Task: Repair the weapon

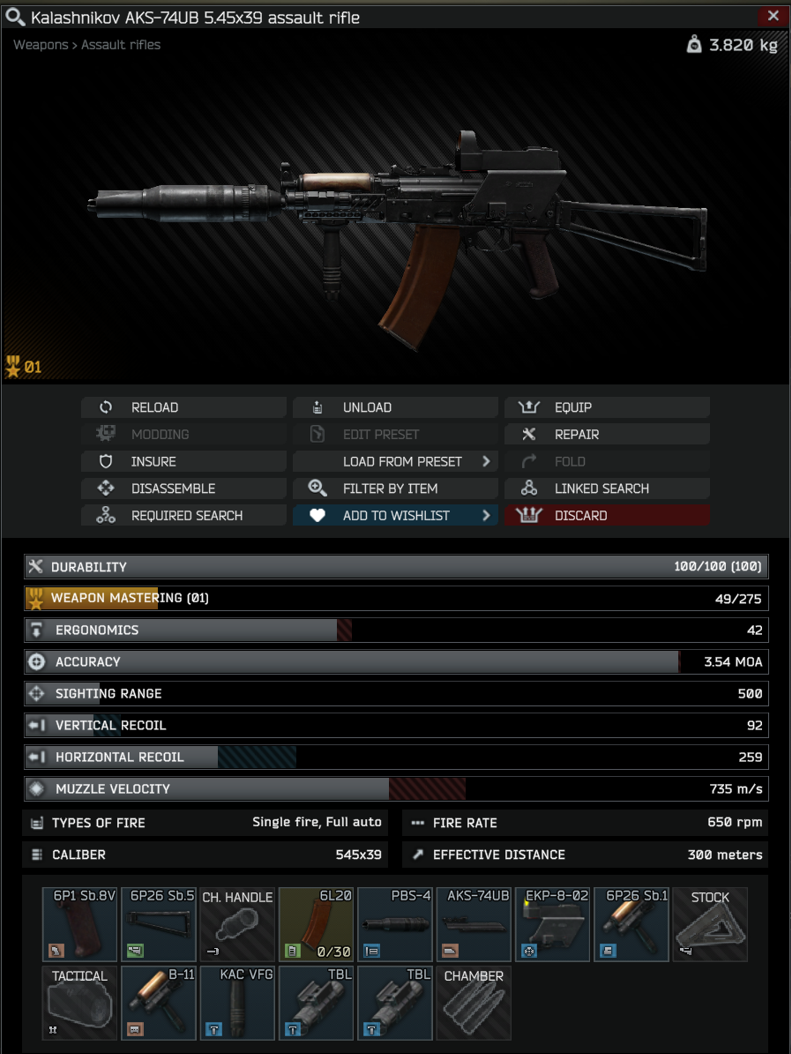Action: coord(607,435)
